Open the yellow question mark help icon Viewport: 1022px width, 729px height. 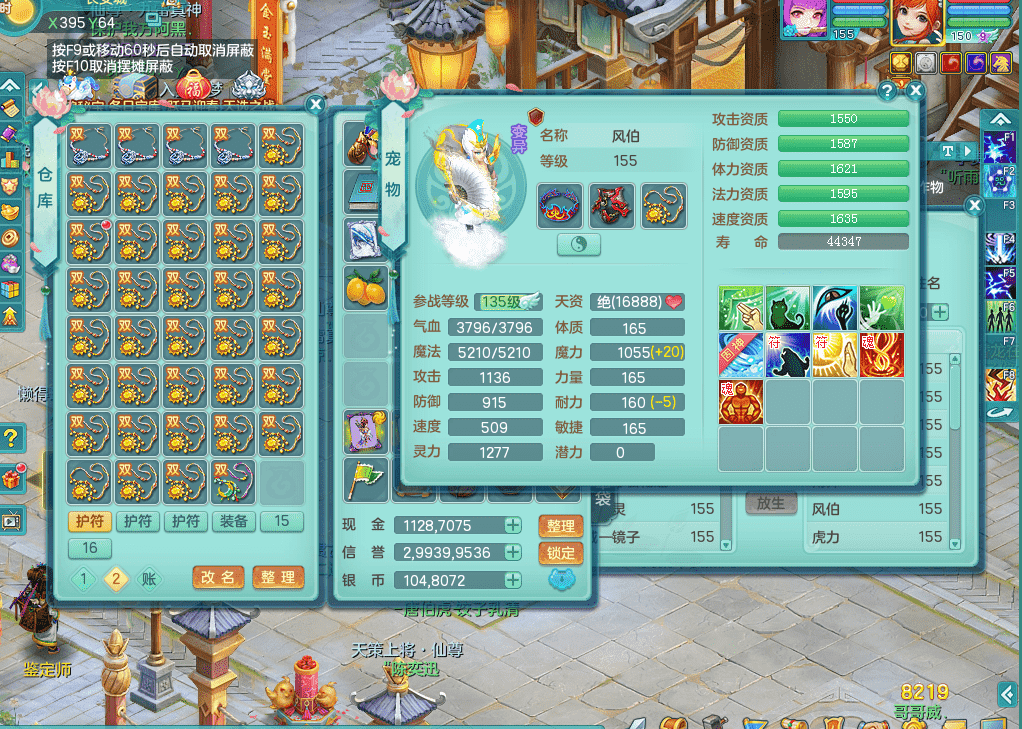[11, 437]
